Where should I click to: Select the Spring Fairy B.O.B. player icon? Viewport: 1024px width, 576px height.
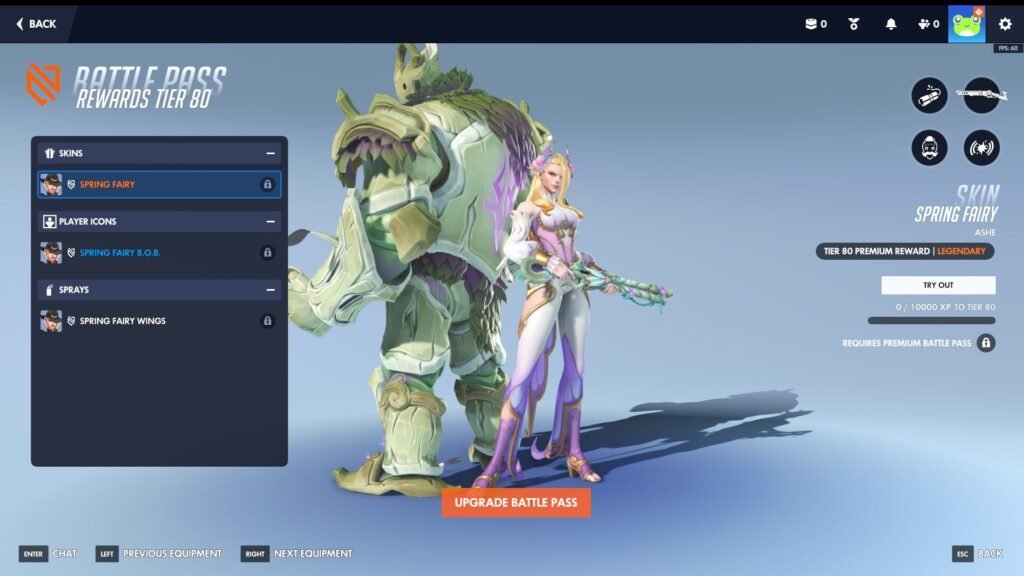160,253
